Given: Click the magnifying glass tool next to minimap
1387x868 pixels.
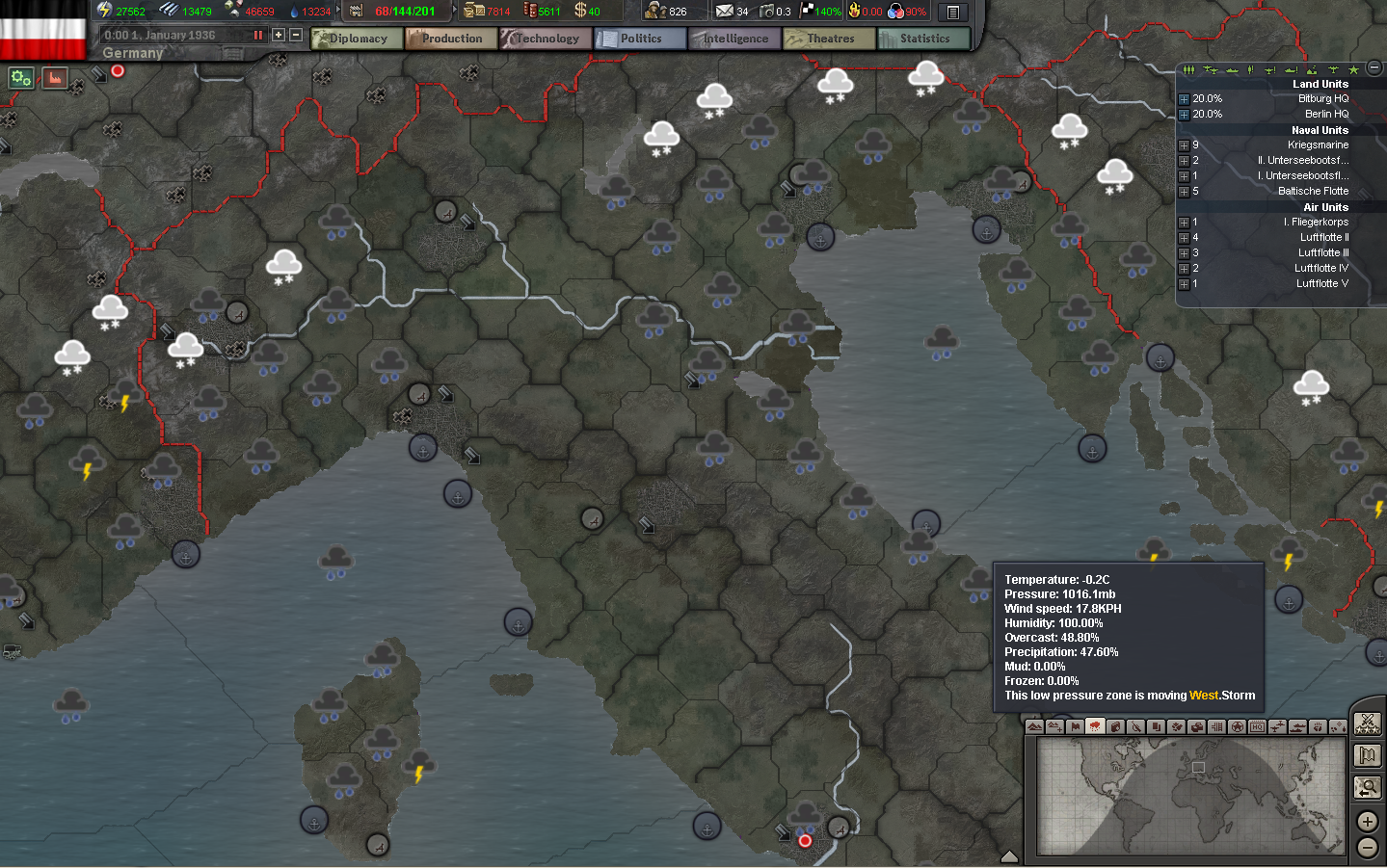Looking at the screenshot, I should pyautogui.click(x=1368, y=787).
